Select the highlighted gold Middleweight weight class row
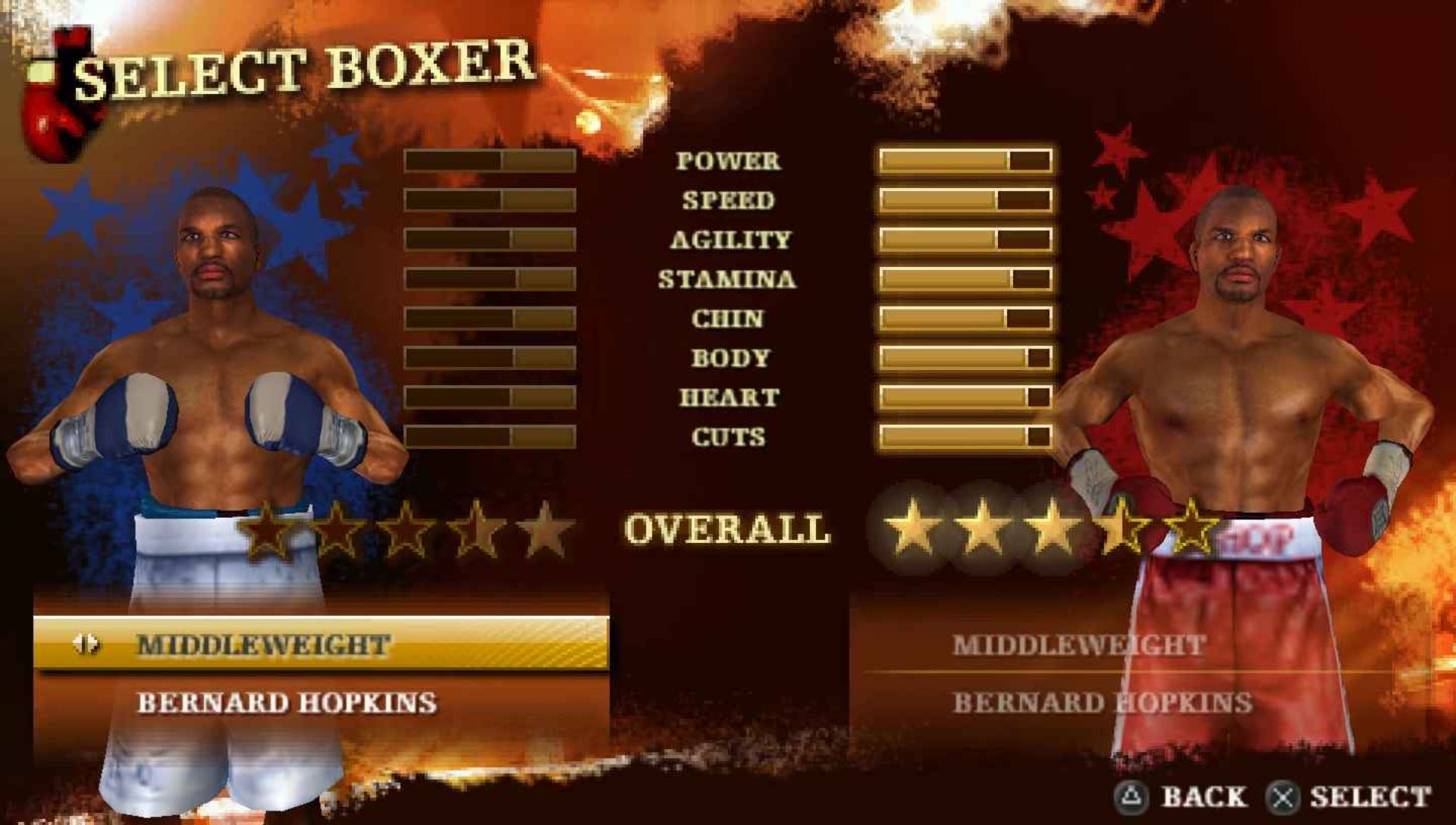The height and width of the screenshot is (825, 1456). (x=322, y=645)
